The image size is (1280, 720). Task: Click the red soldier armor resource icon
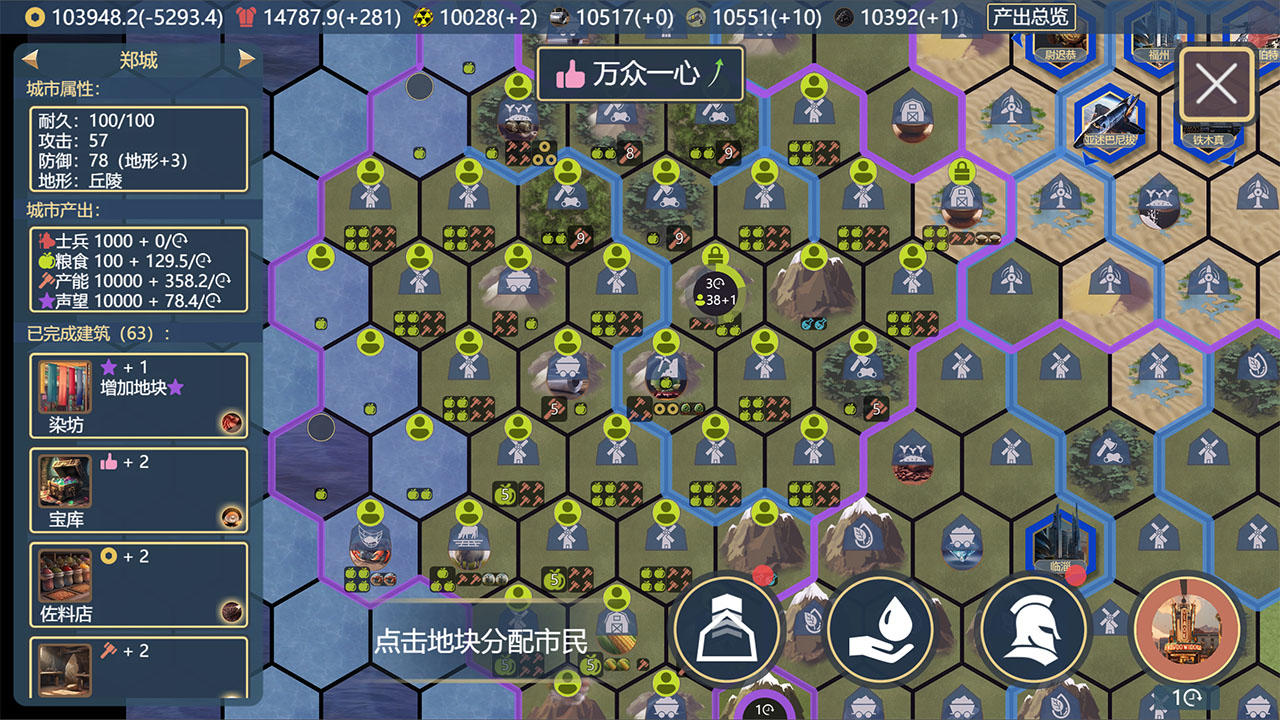(245, 16)
